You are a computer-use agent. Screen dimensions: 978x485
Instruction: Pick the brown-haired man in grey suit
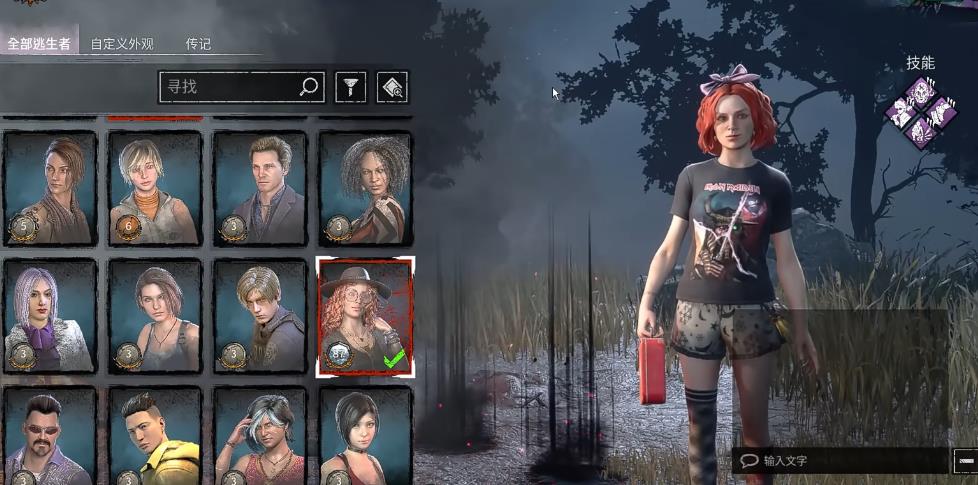point(260,188)
